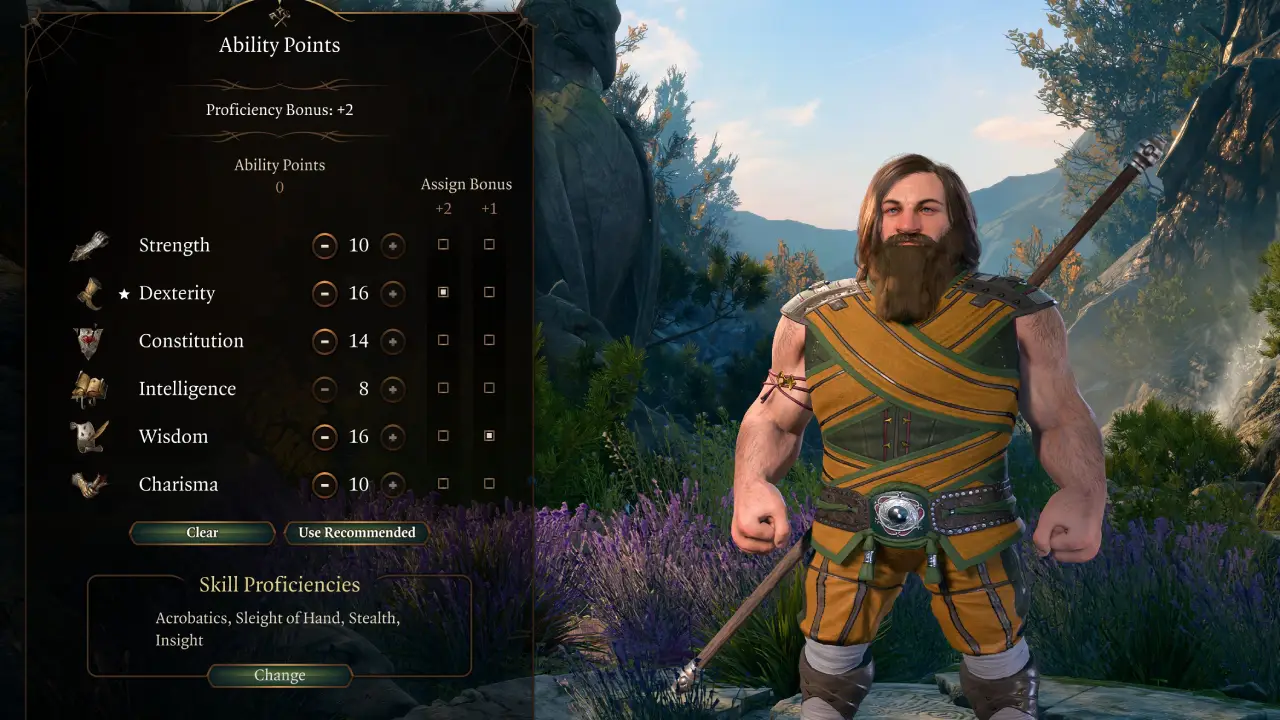Increase Strength with its plus button
1280x720 pixels.
(x=392, y=245)
